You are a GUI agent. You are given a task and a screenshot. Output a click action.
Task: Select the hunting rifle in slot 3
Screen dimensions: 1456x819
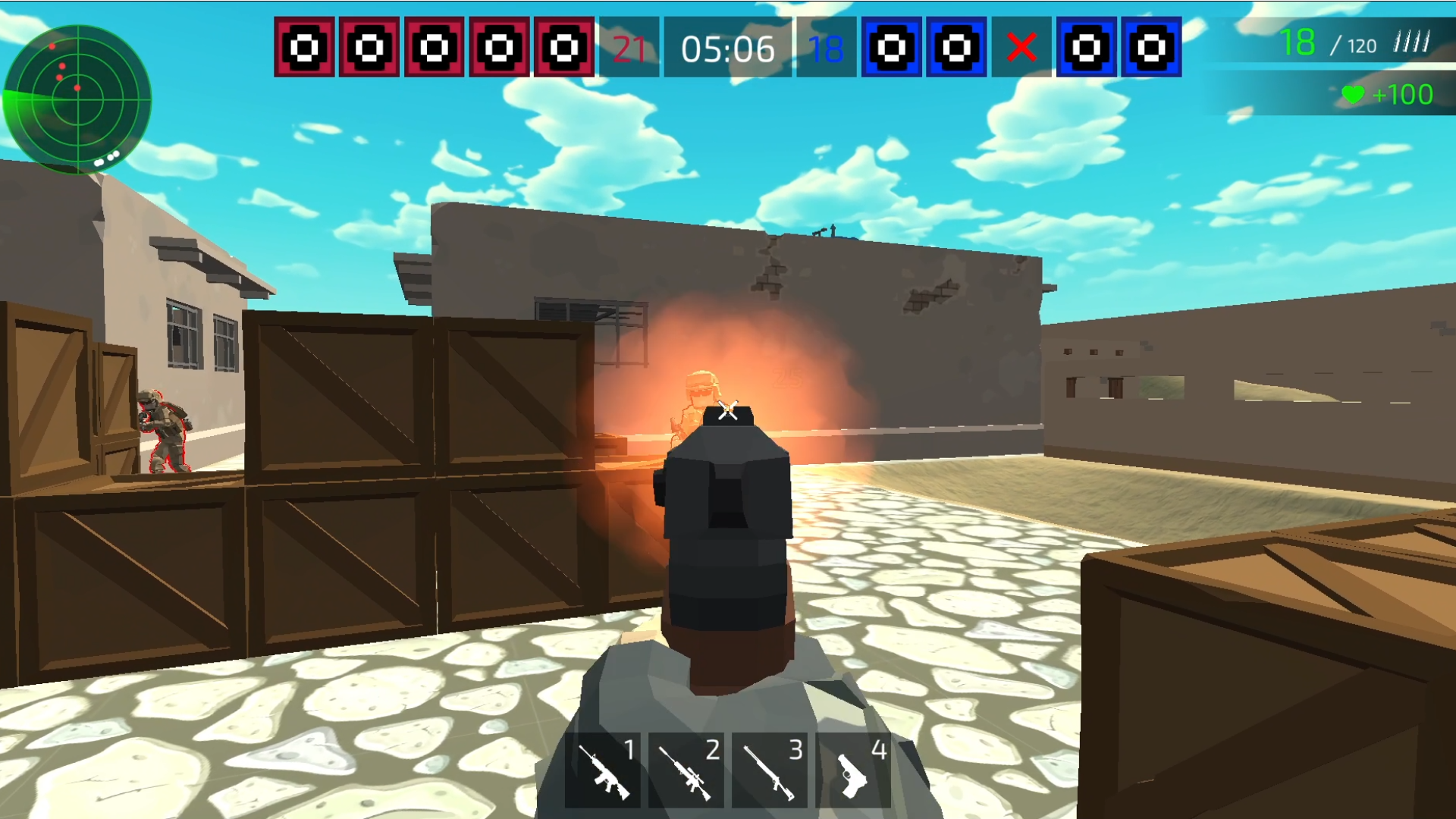point(770,773)
